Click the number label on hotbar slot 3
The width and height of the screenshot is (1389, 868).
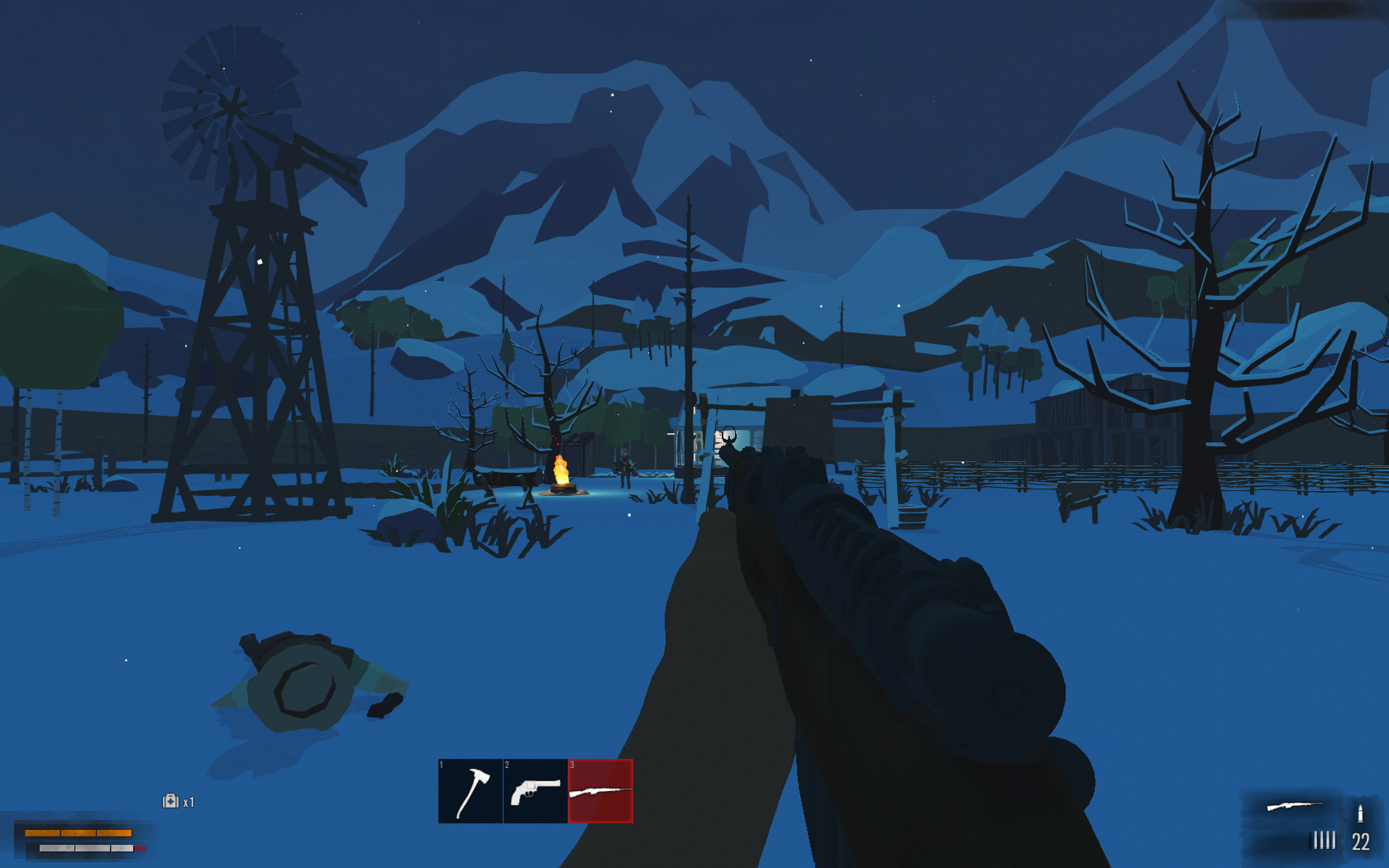pos(572,766)
